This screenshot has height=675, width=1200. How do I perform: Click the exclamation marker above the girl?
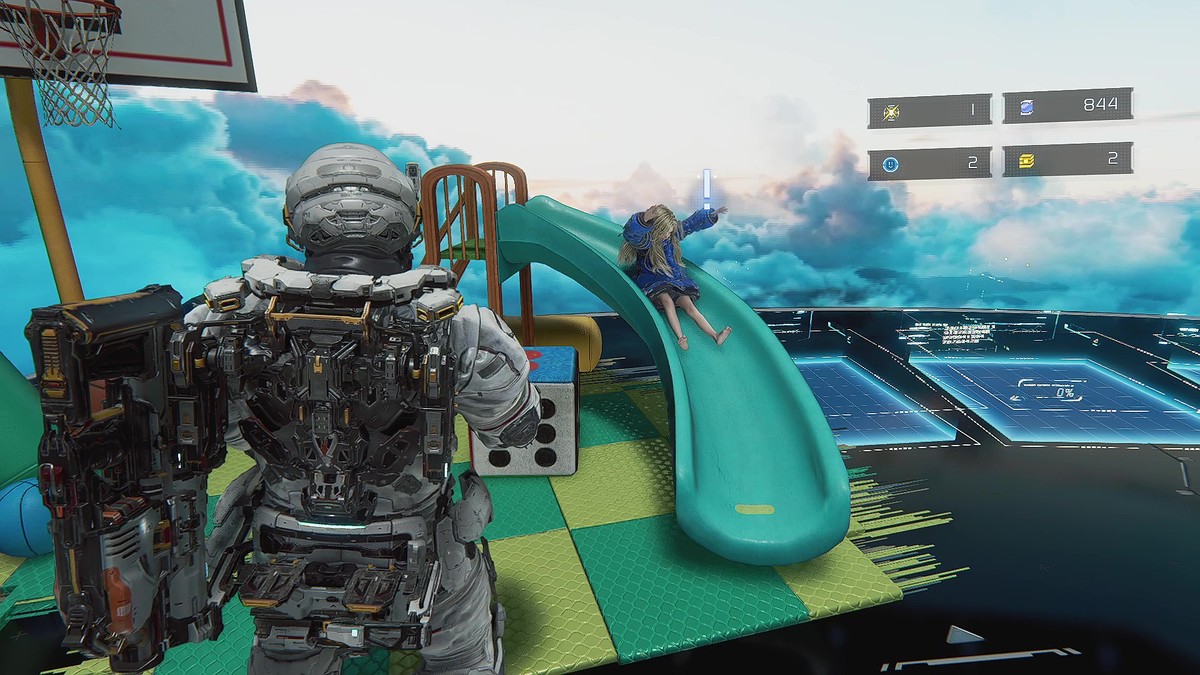(706, 187)
